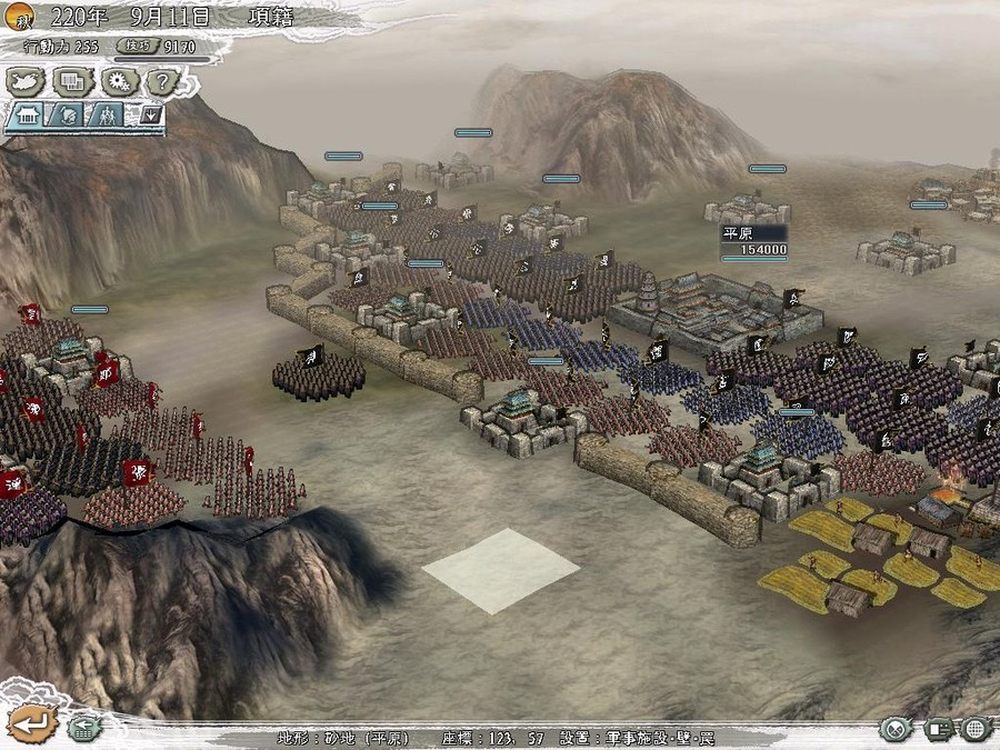Collapse the panel with the down arrow

151,115
